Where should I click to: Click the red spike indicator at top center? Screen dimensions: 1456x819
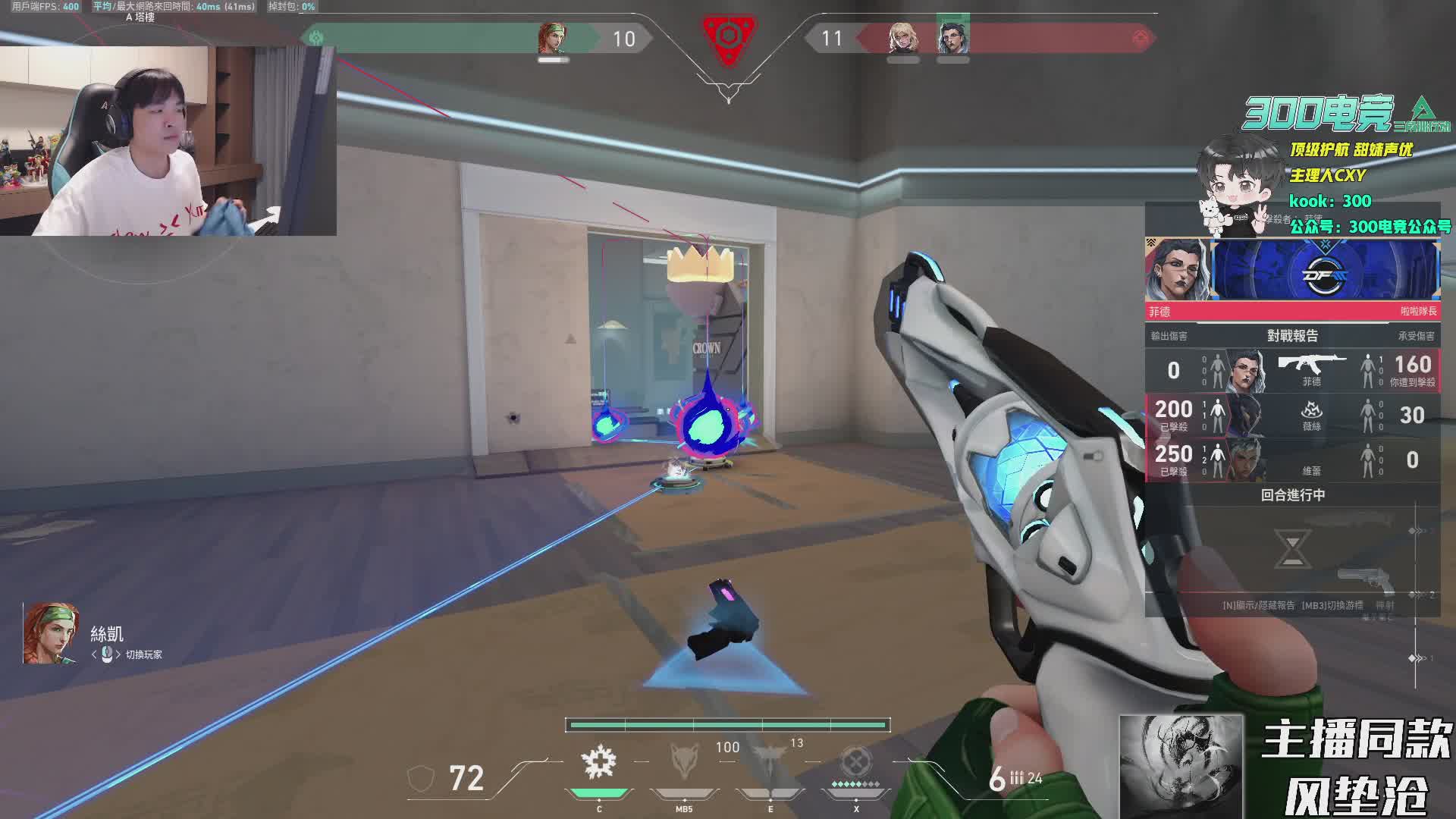tap(728, 36)
